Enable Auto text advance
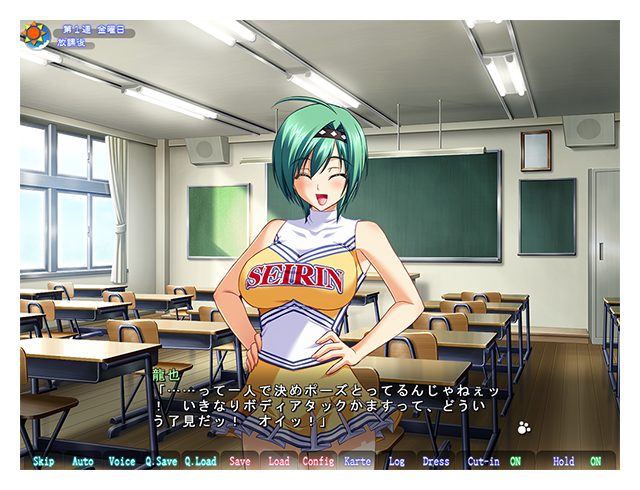Screen dimensions: 640x490 [83, 461]
